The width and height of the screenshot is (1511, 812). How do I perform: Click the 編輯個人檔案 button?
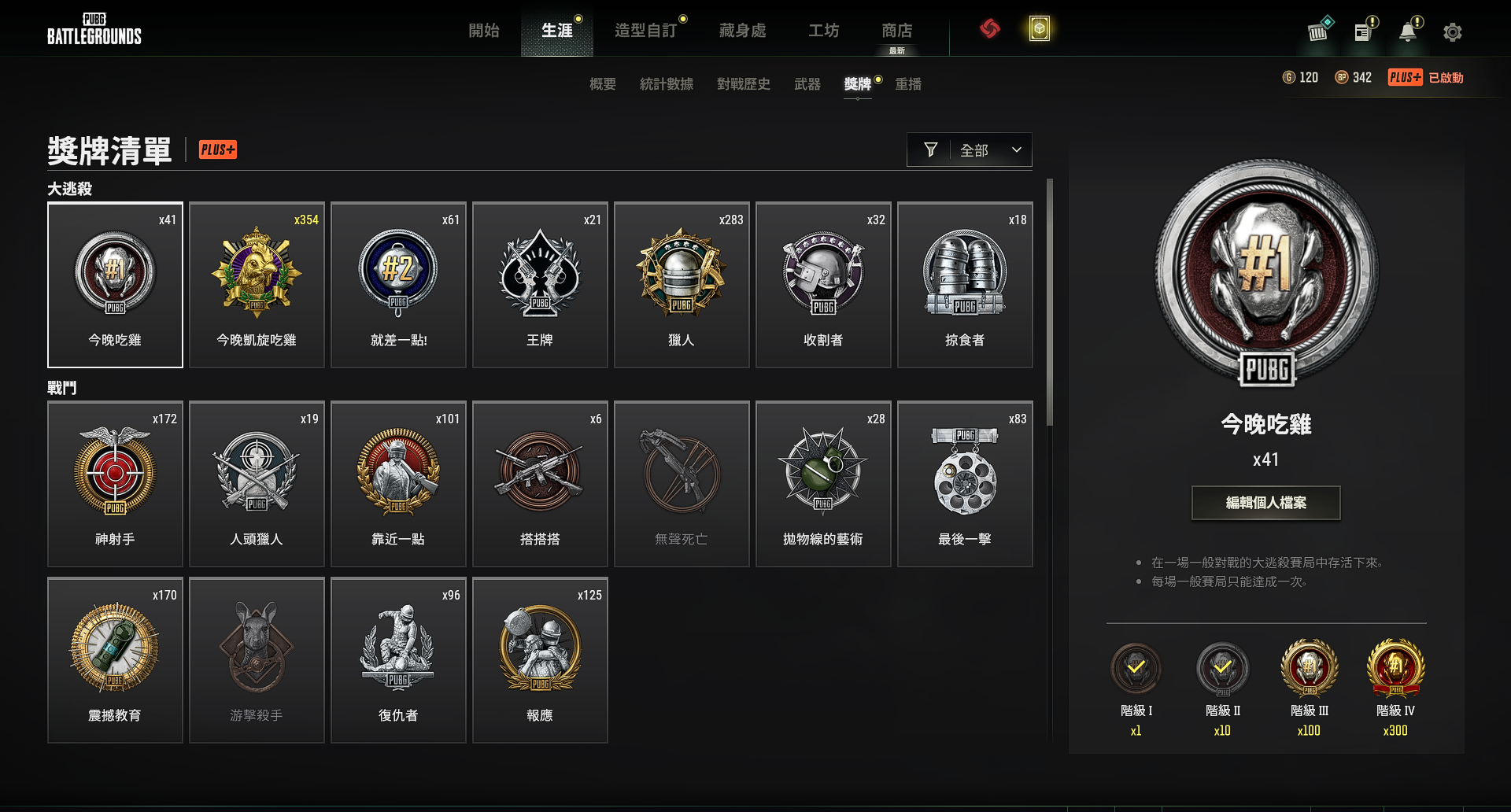click(1265, 503)
